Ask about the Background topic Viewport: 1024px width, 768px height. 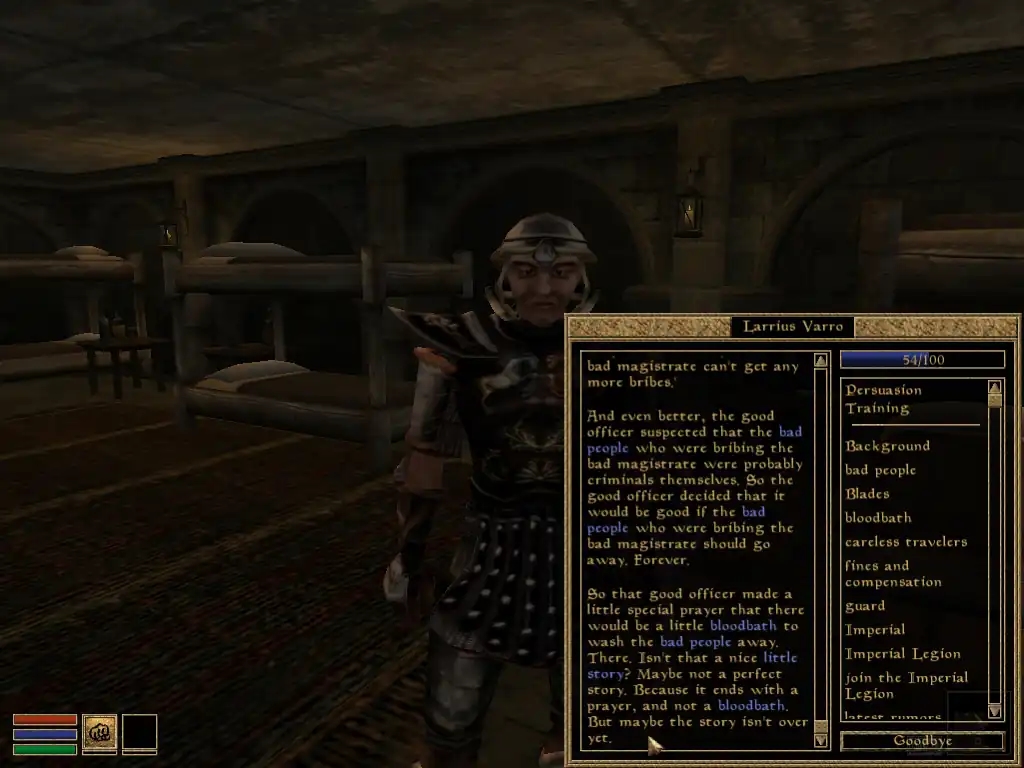(887, 446)
